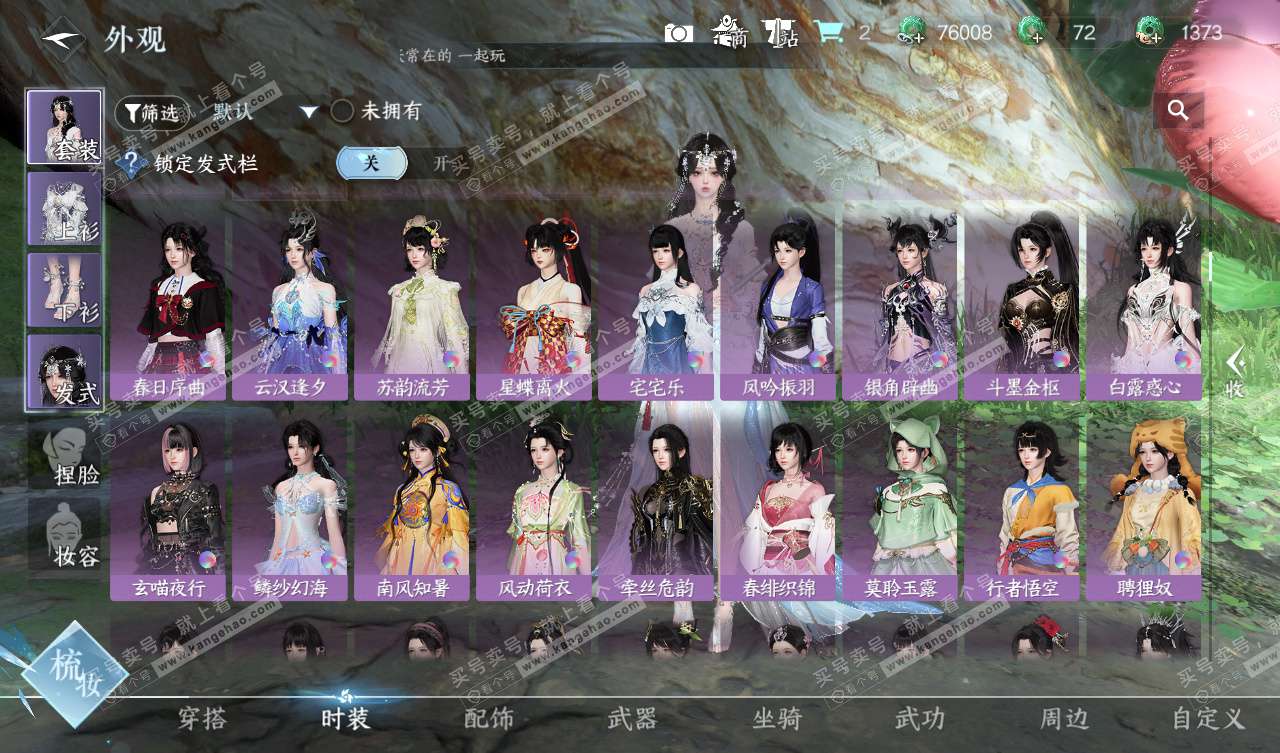The image size is (1280, 753).
Task: Switch to the 武器 bottom tab
Action: coord(632,718)
